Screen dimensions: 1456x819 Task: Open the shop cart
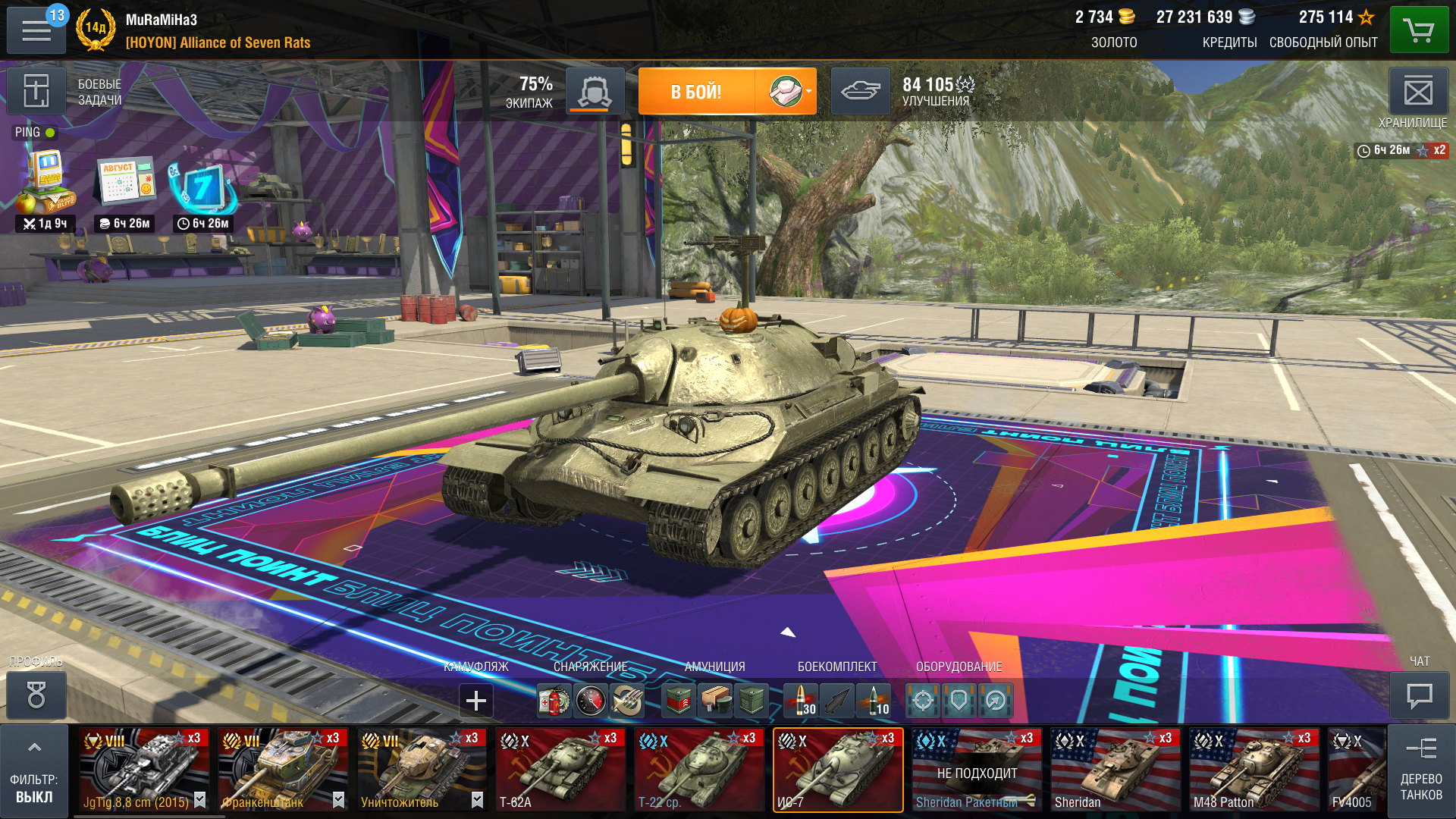pyautogui.click(x=1419, y=31)
